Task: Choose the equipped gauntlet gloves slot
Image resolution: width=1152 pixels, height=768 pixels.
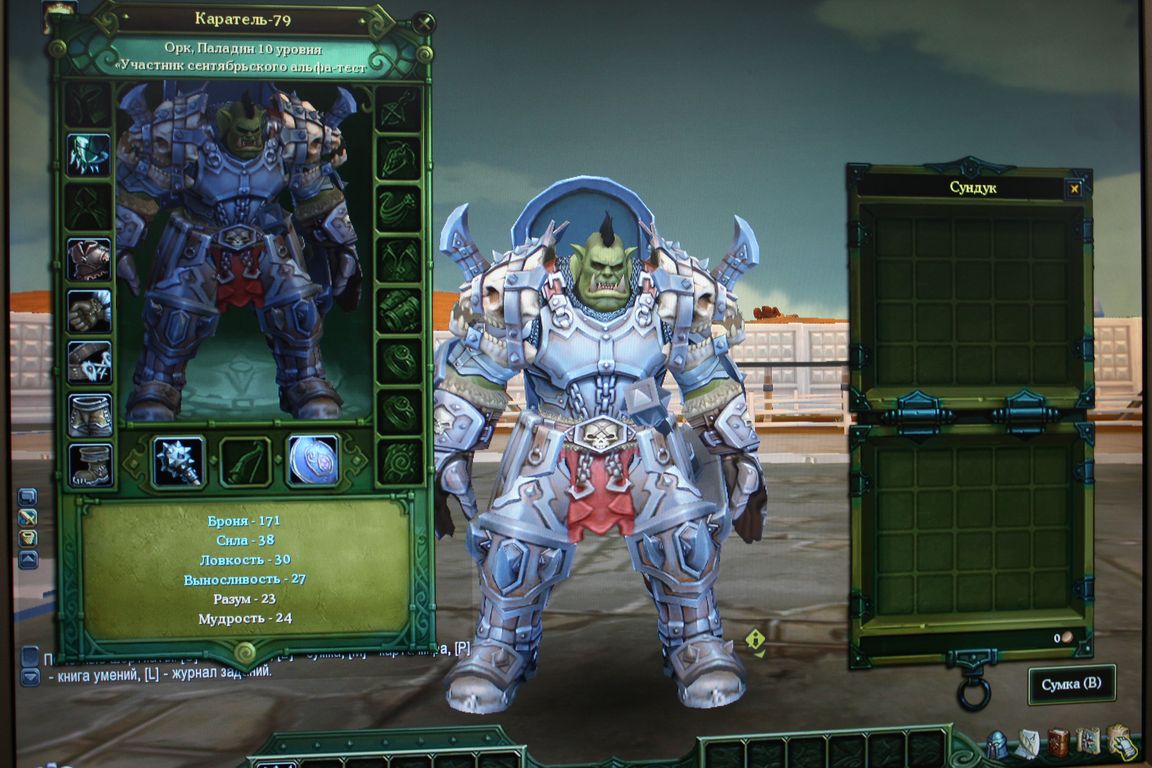Action: [x=89, y=311]
